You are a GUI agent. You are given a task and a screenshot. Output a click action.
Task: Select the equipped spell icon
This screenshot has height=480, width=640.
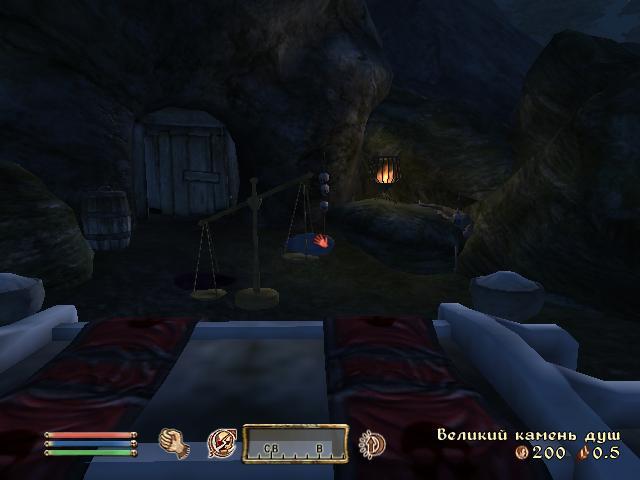pyautogui.click(x=221, y=443)
